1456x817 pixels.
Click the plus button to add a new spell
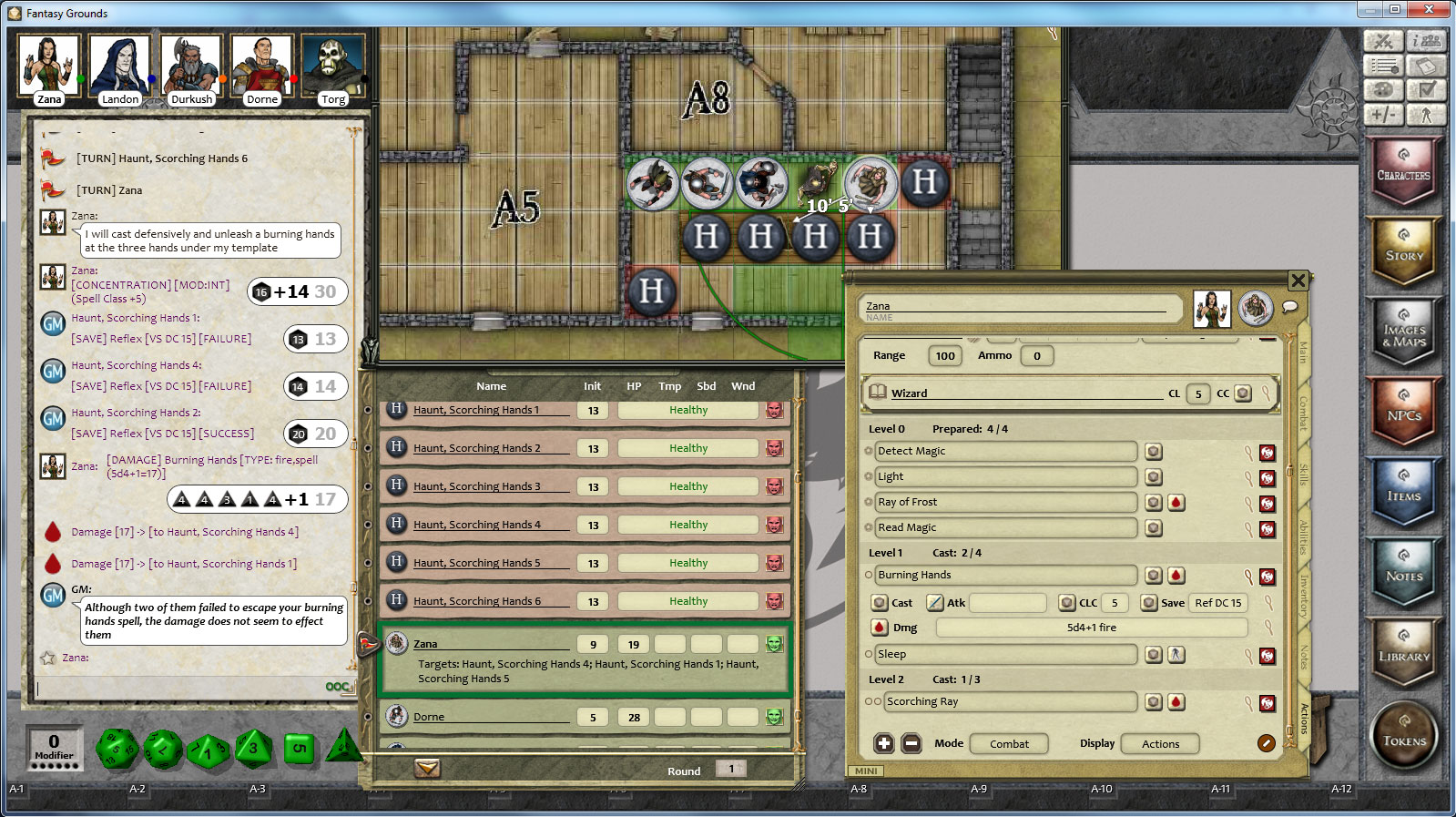pos(882,743)
